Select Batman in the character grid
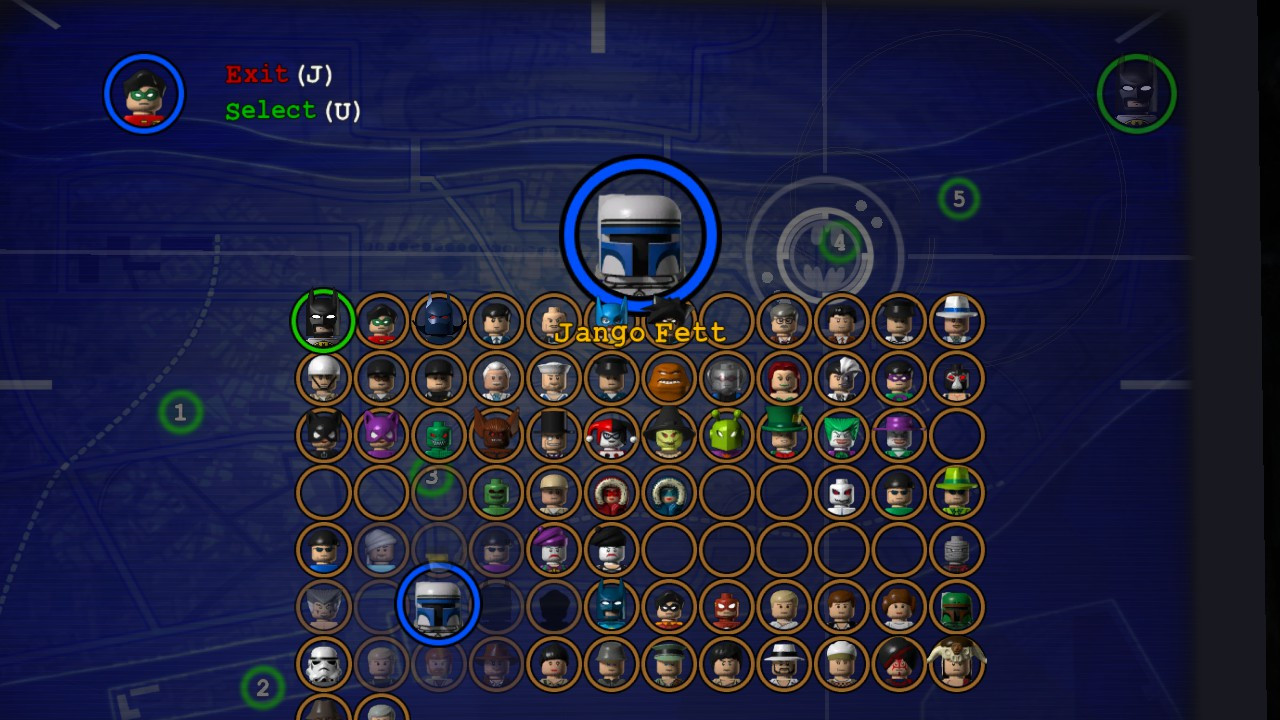 (x=323, y=321)
